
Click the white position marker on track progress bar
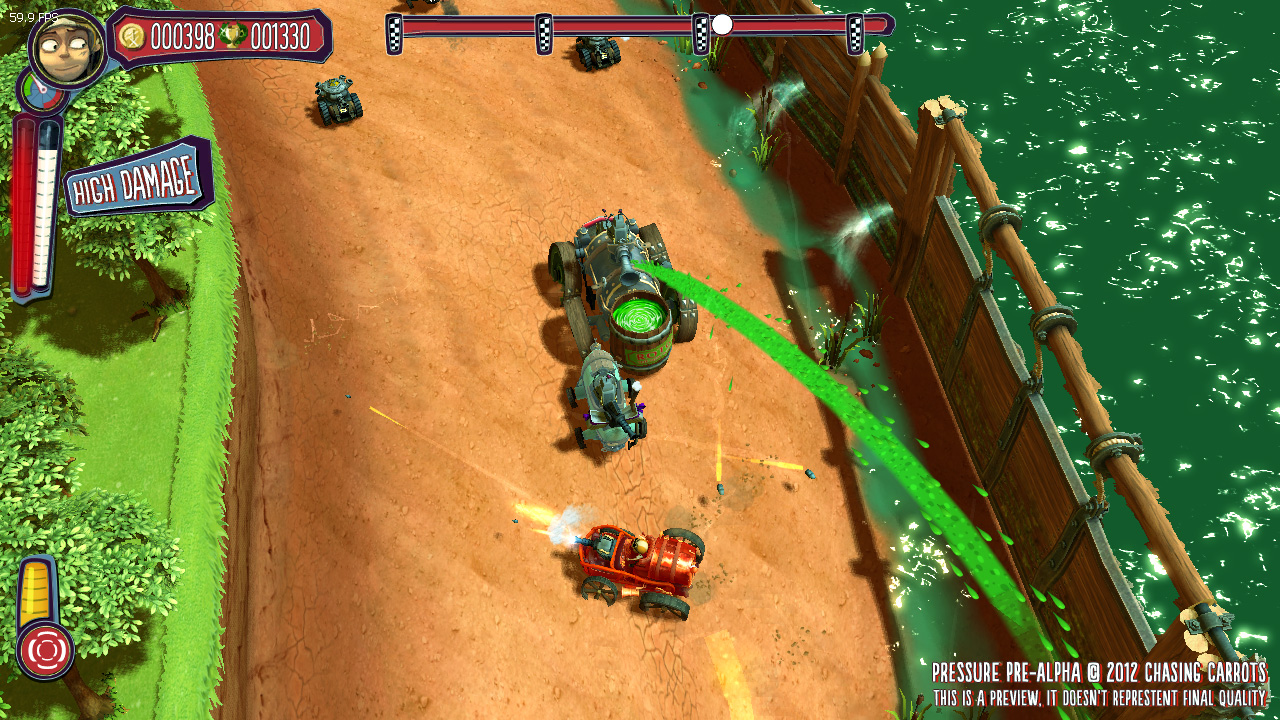(x=722, y=25)
